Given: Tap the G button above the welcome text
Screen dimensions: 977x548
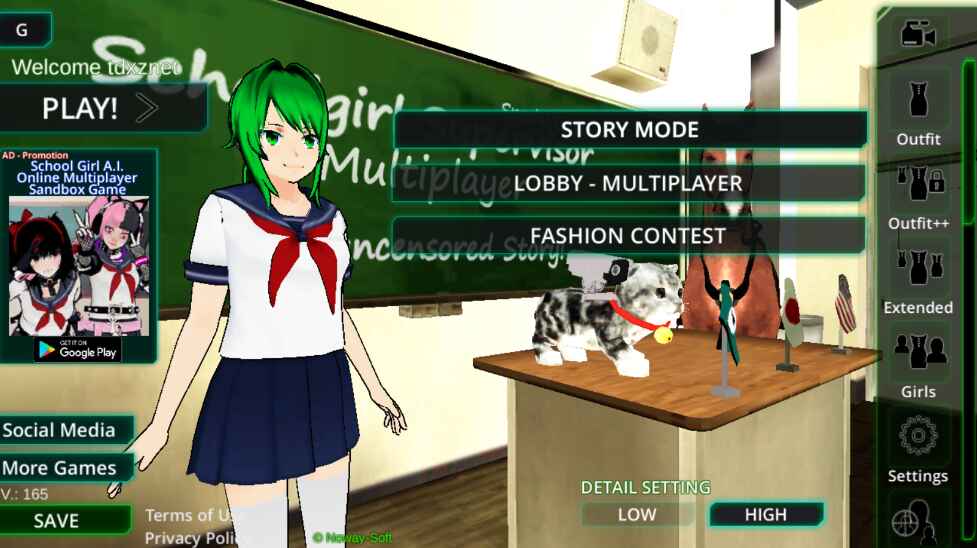Looking at the screenshot, I should pyautogui.click(x=22, y=31).
